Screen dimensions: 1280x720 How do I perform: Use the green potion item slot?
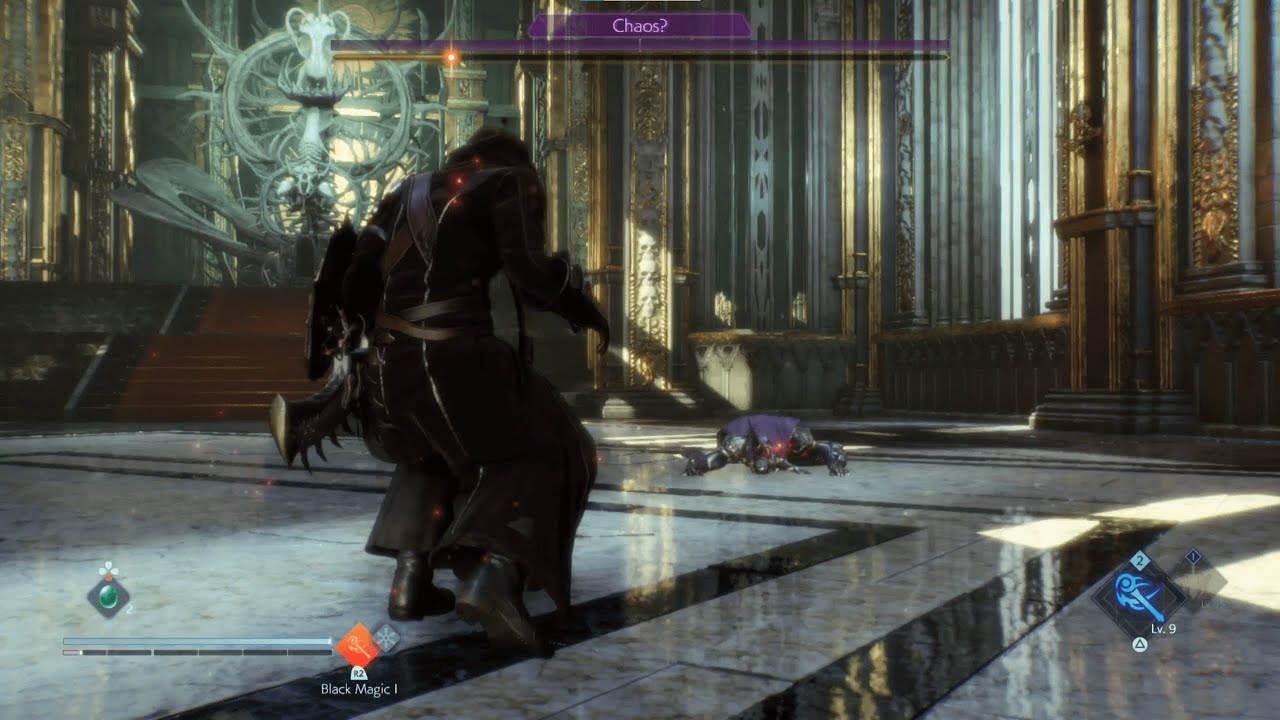pyautogui.click(x=107, y=597)
